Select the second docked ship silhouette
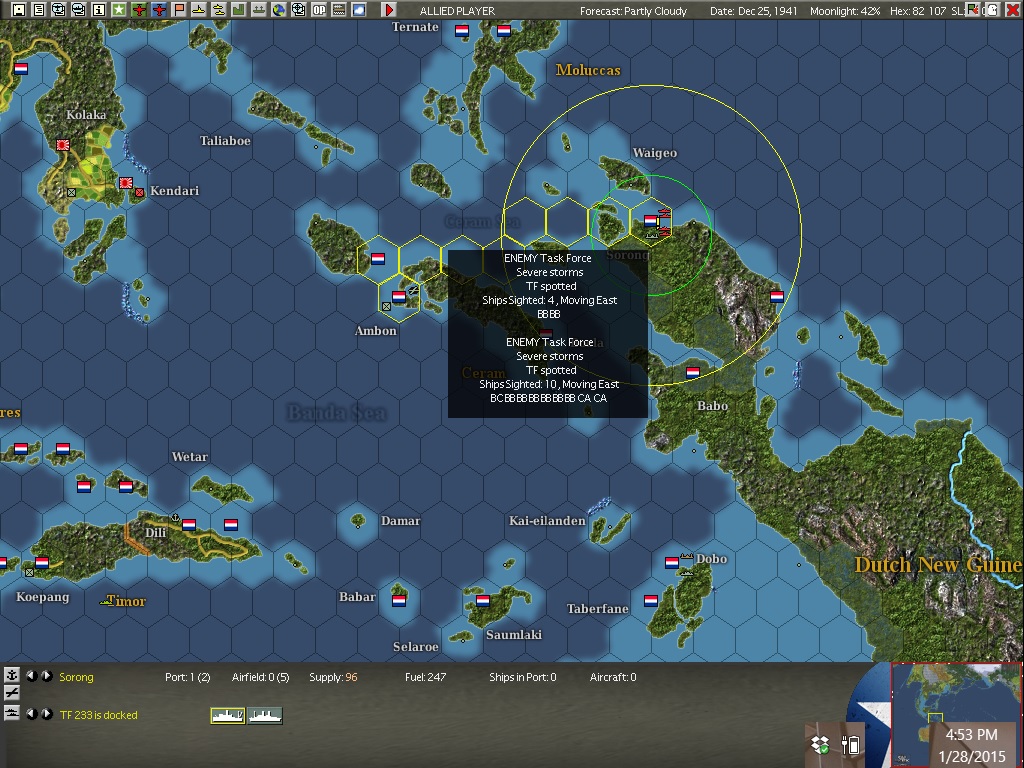Image resolution: width=1024 pixels, height=768 pixels. pos(265,715)
